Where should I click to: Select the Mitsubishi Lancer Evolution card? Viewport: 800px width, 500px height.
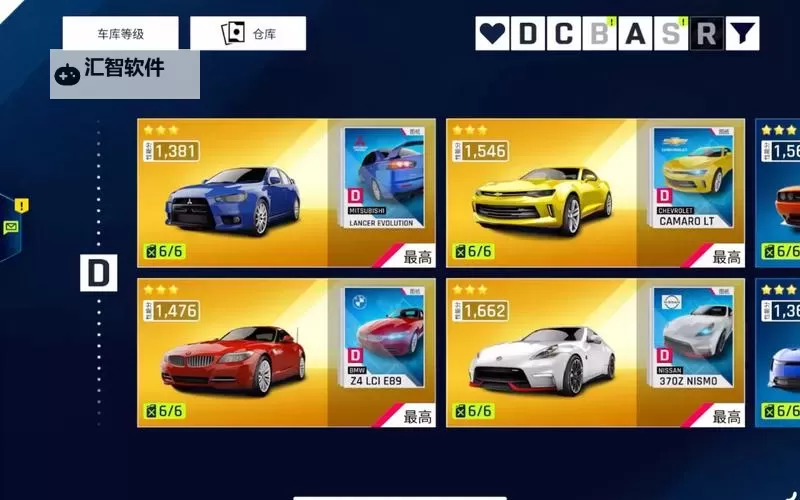(x=289, y=193)
